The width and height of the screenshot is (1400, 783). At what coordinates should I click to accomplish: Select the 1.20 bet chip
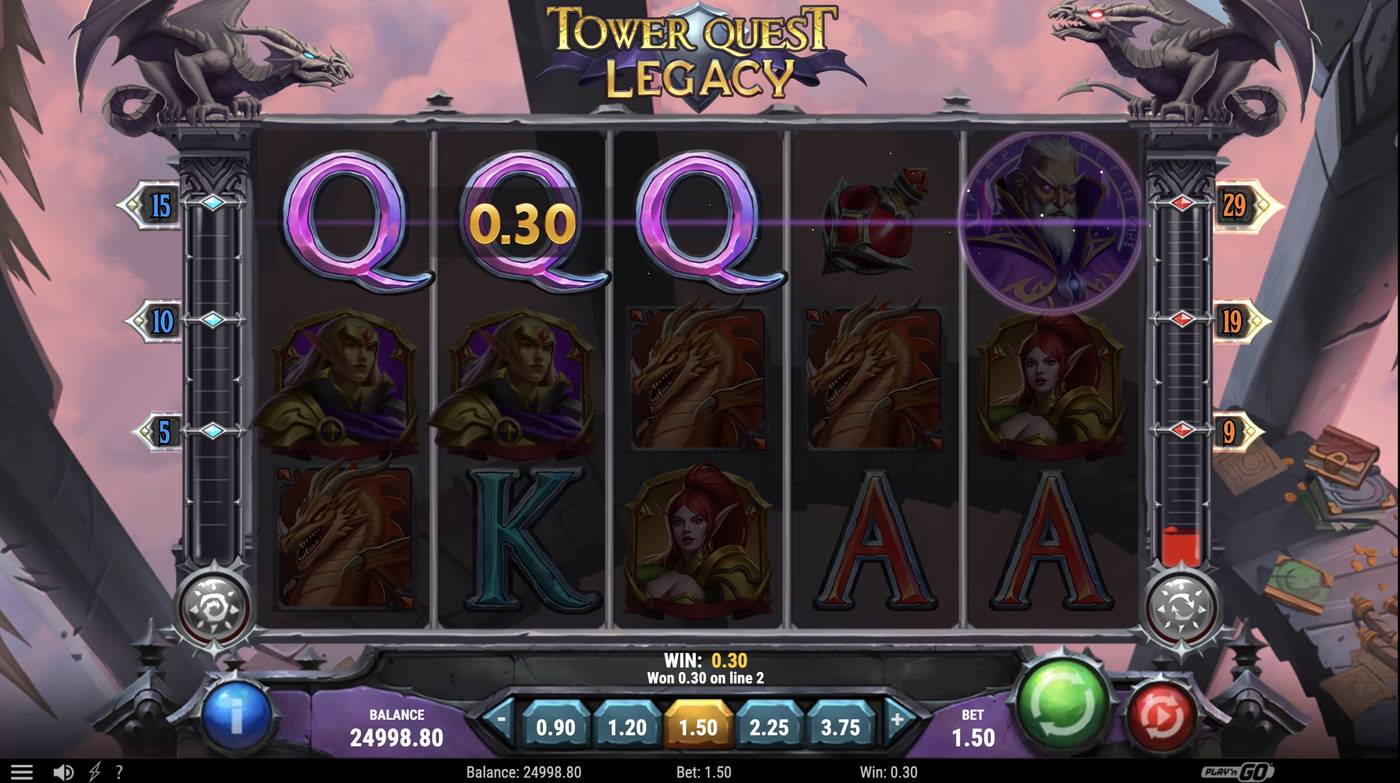point(626,728)
